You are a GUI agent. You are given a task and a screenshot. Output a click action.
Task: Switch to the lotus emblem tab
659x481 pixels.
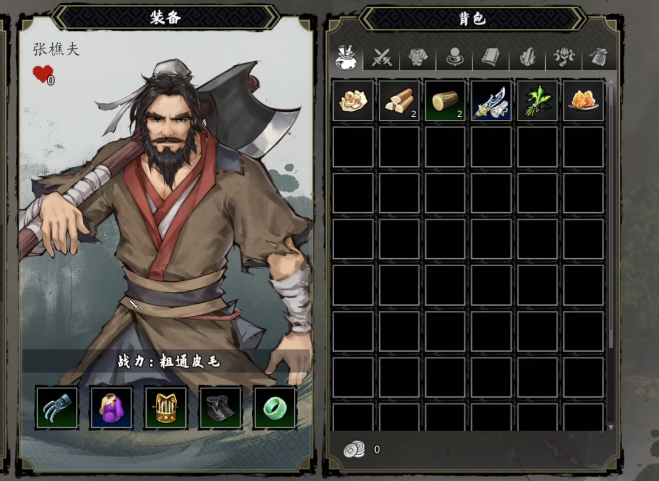tap(564, 58)
